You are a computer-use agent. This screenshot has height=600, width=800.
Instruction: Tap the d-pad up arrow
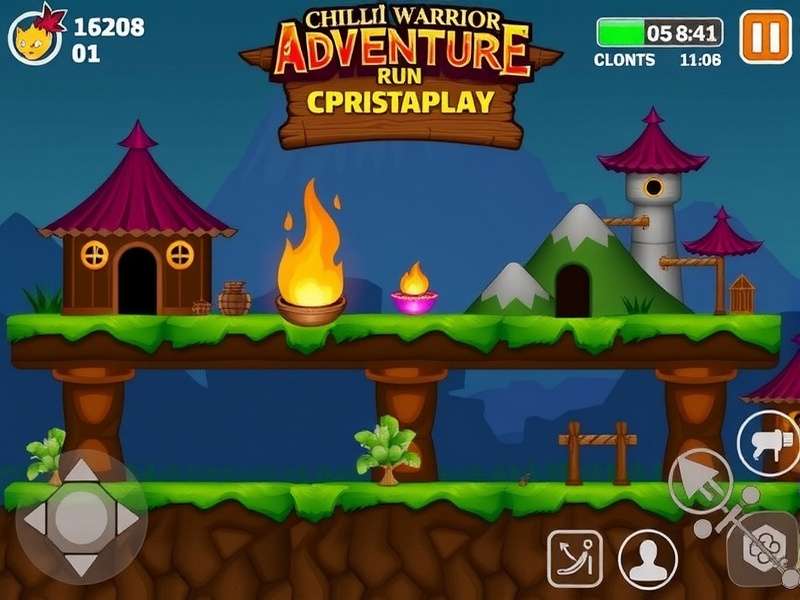point(81,471)
